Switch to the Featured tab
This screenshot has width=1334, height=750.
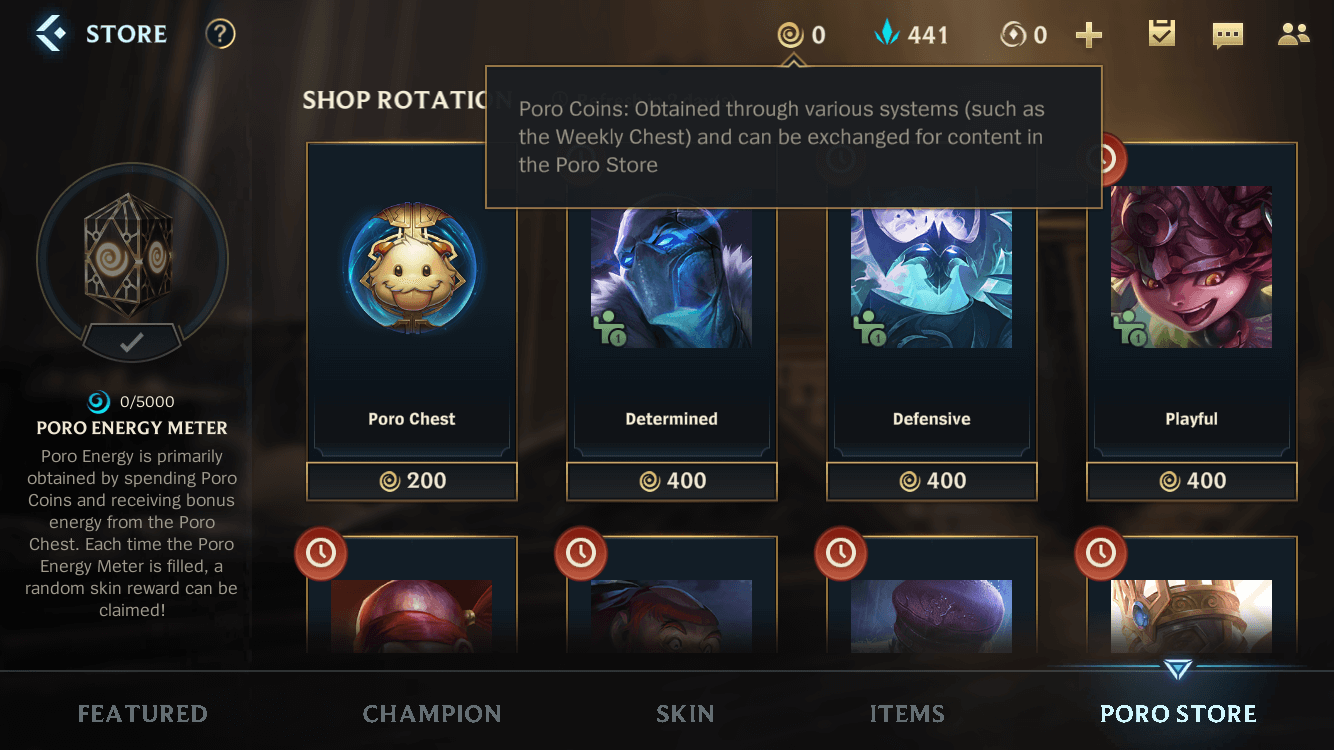[142, 713]
